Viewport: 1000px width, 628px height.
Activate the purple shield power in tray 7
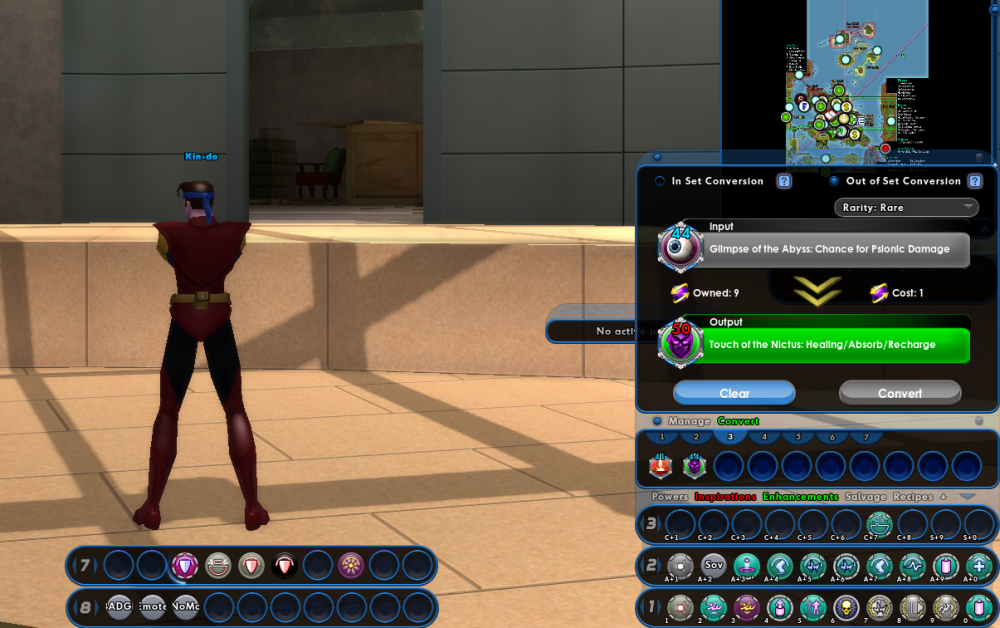click(185, 566)
